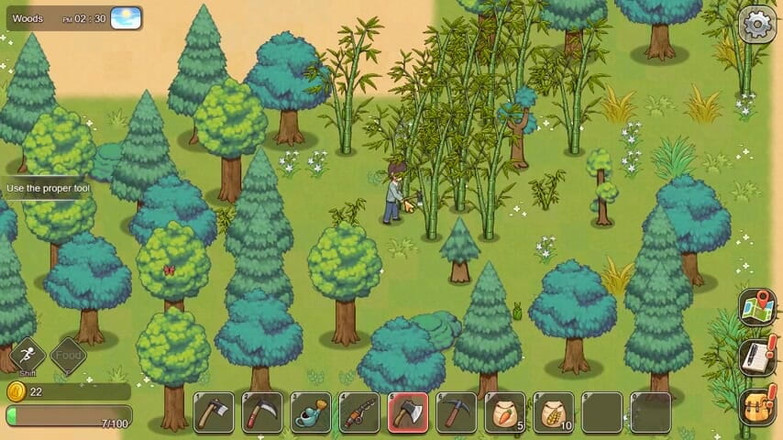Open the backpack inventory
The image size is (783, 440).
(757, 405)
